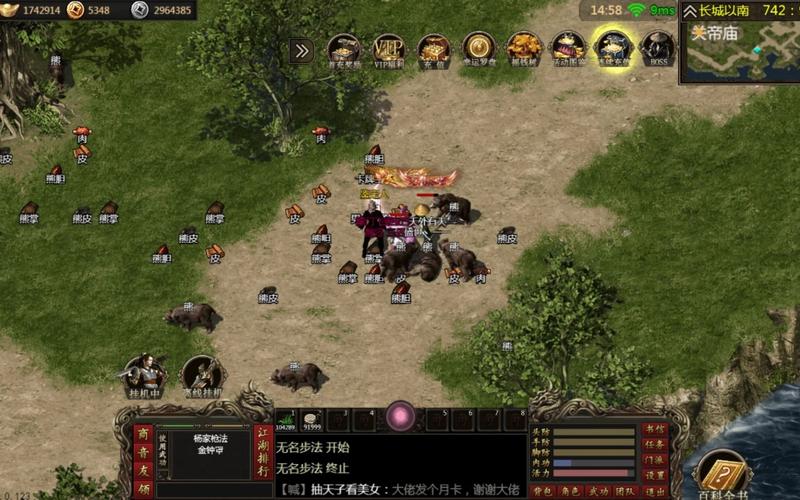Open the 摇钱树 money tree icon

coord(524,48)
